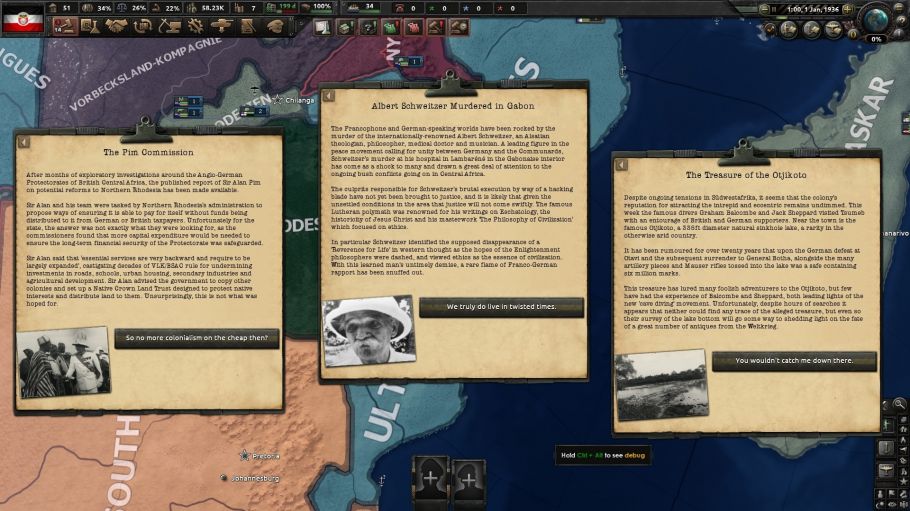Open the country flag overview
Screen dimensions: 910x511
click(x=24, y=18)
